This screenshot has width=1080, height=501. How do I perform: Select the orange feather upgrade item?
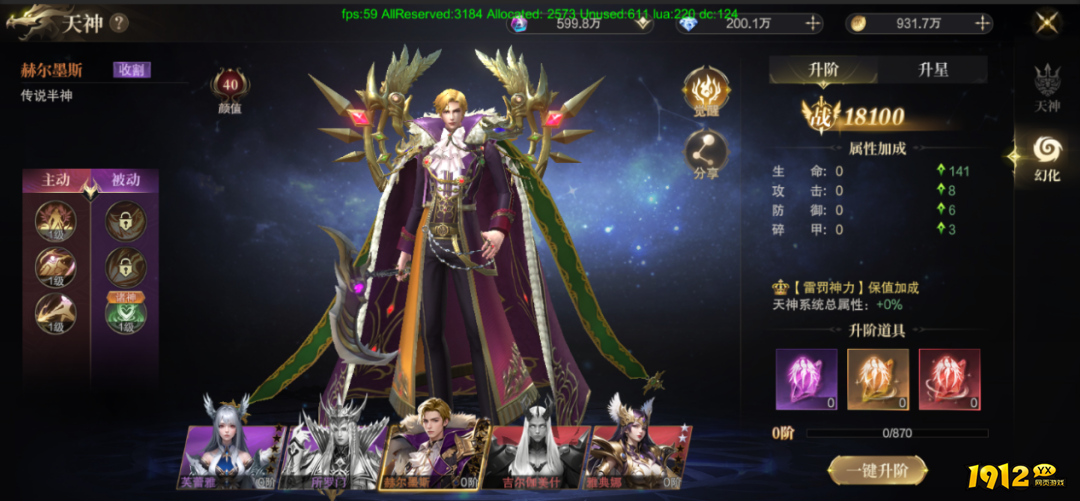coord(878,379)
